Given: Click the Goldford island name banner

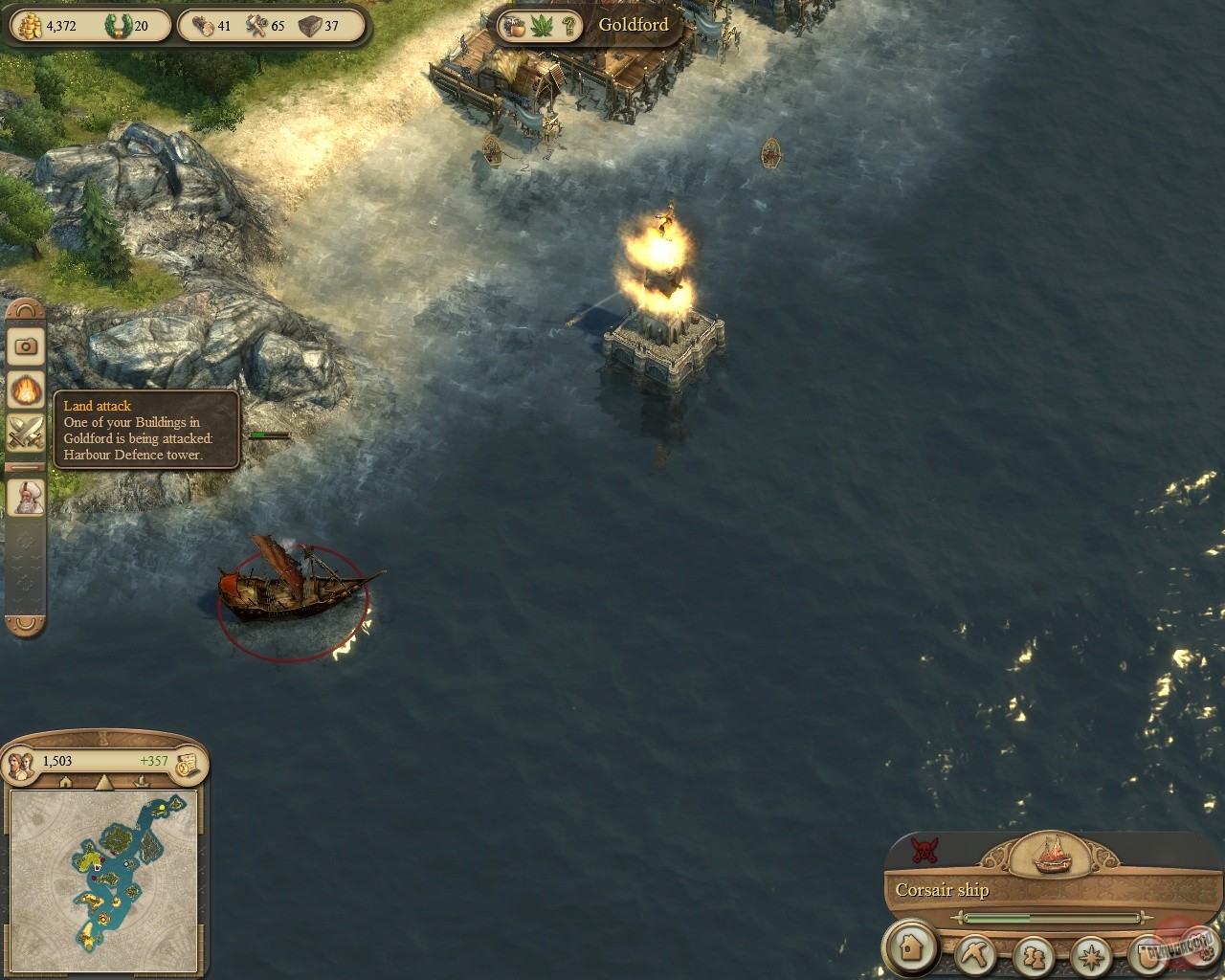Looking at the screenshot, I should (633, 24).
